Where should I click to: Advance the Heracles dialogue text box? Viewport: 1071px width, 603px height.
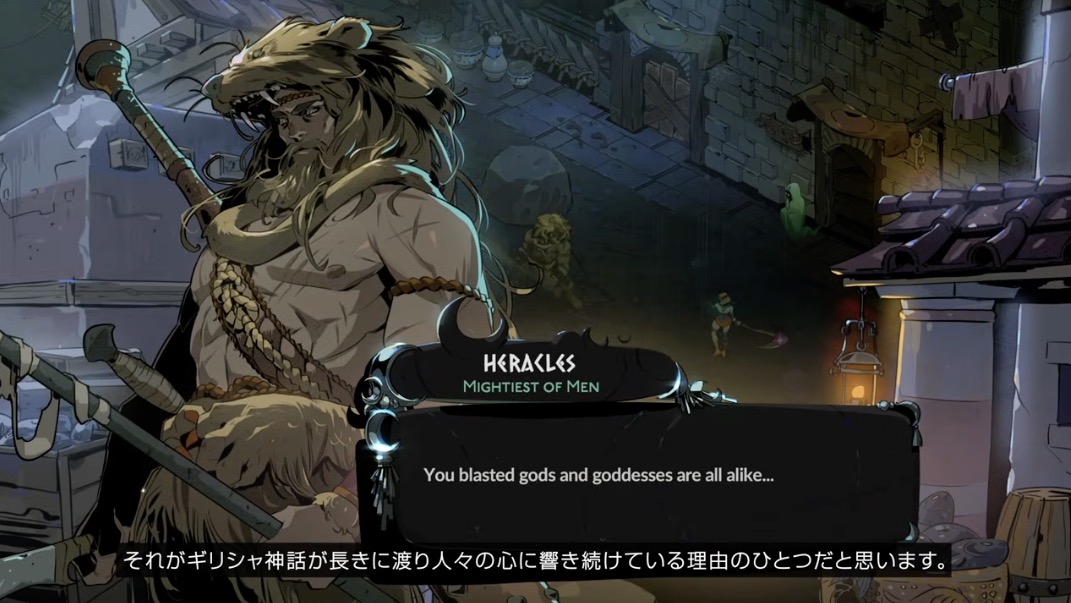coord(648,476)
